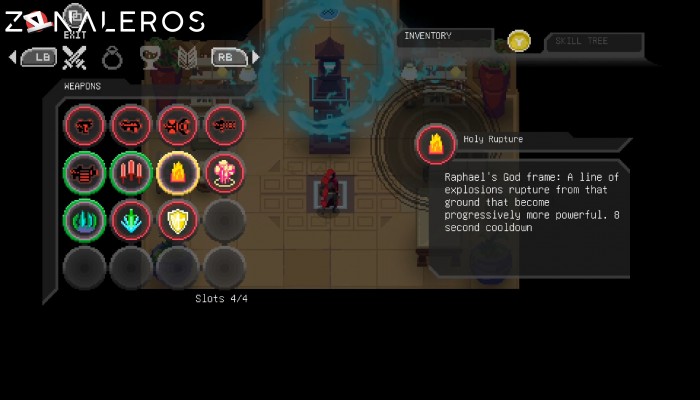This screenshot has height=400, width=700.
Task: Select the three red missiles skill
Action: coord(130,173)
